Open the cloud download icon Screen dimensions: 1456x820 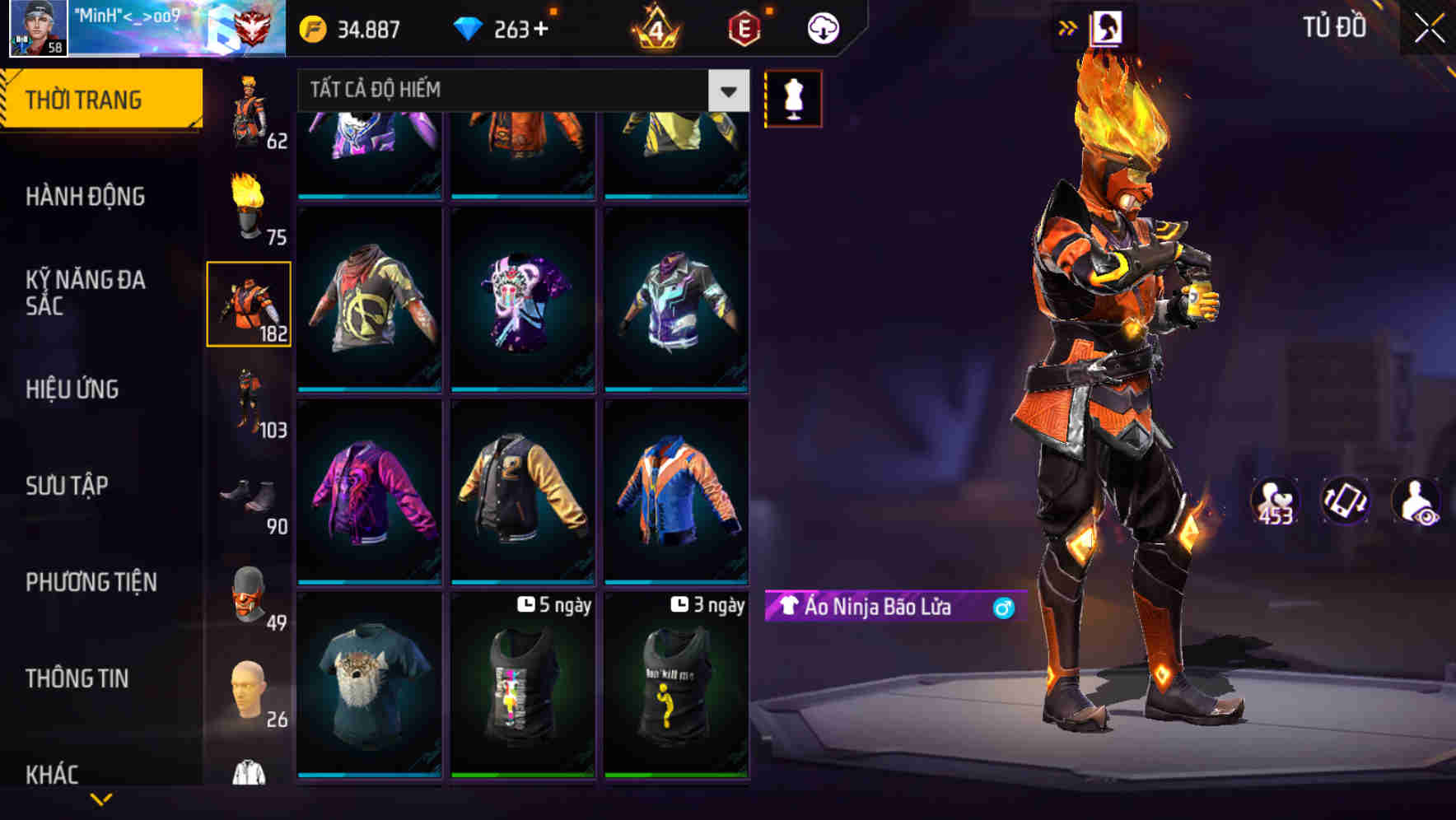(x=822, y=27)
